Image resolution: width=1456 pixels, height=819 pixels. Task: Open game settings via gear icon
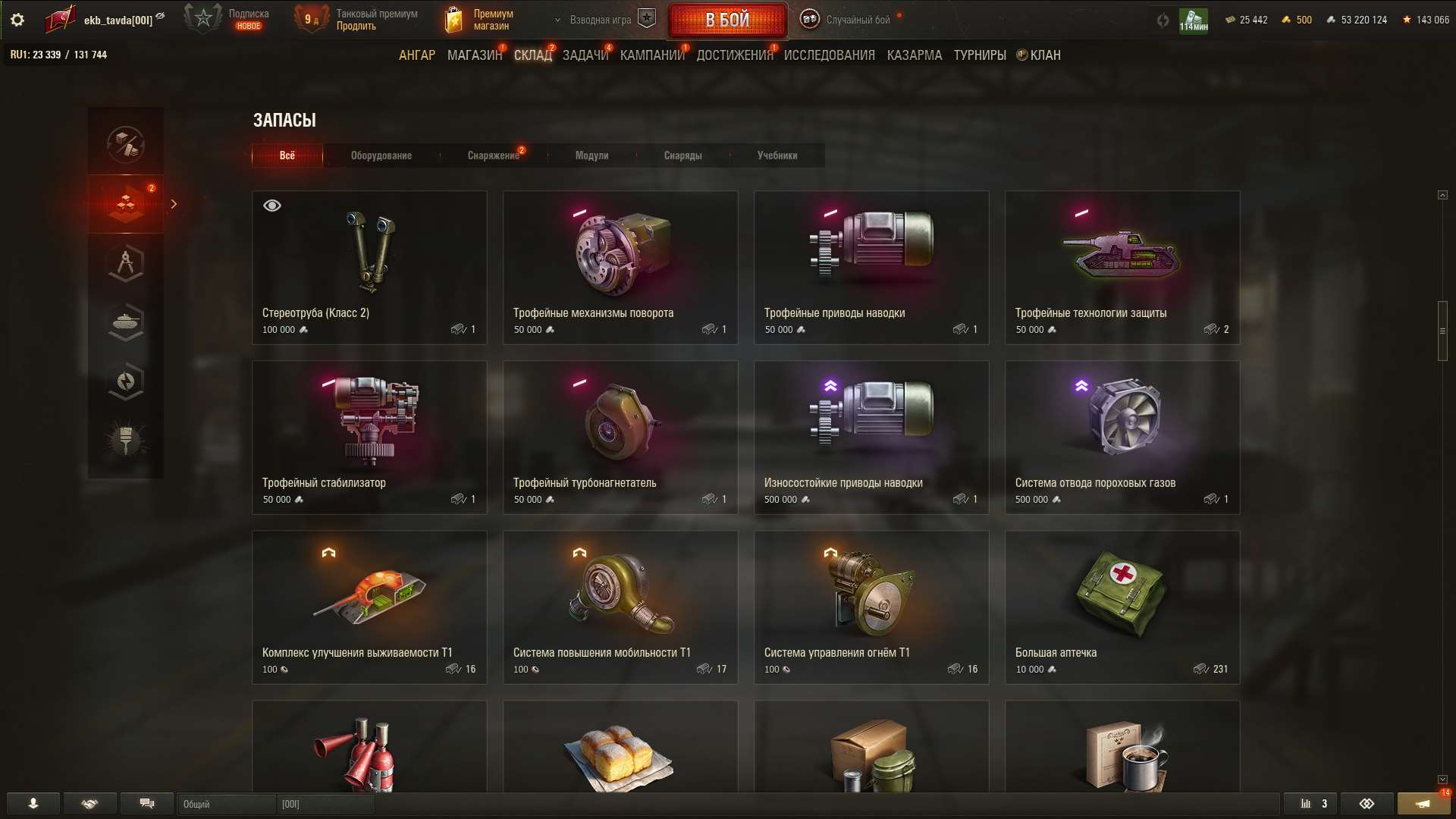[17, 20]
